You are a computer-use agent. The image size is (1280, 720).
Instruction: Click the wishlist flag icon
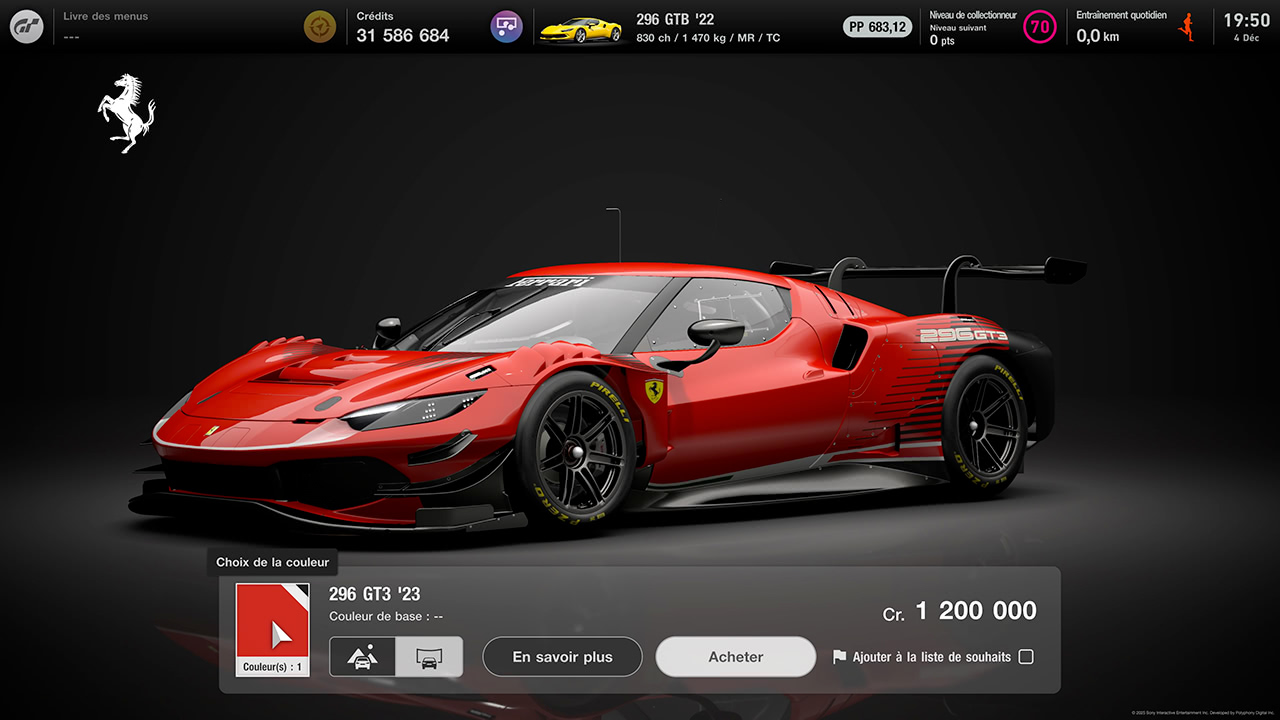click(x=840, y=657)
